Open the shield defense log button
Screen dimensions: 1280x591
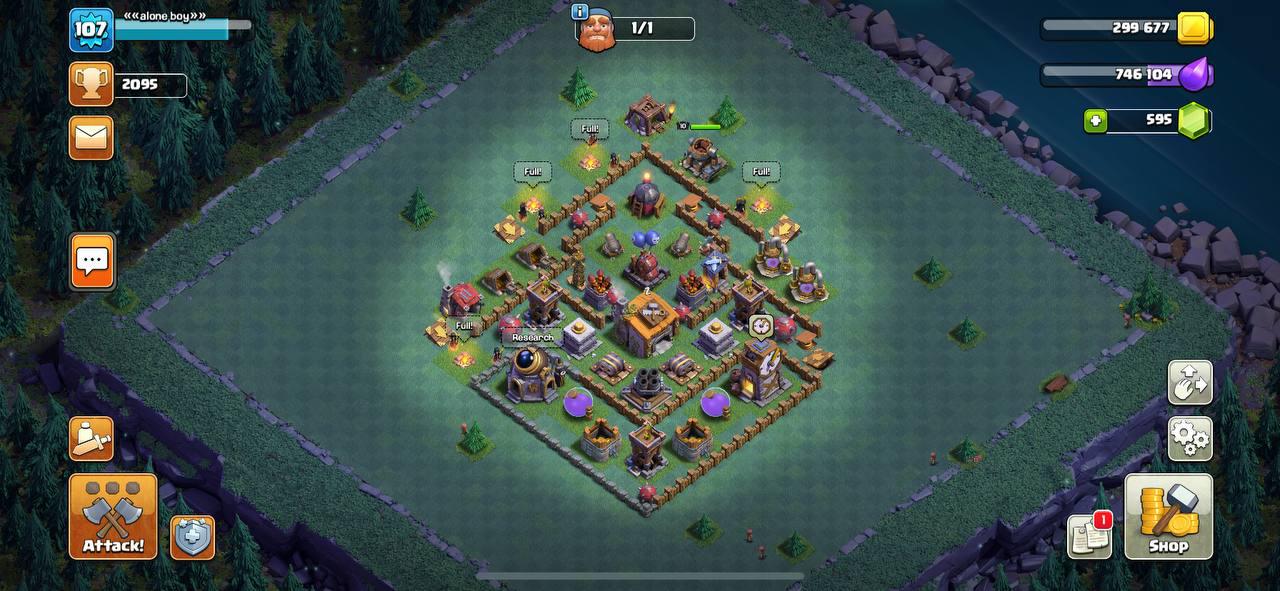[192, 537]
